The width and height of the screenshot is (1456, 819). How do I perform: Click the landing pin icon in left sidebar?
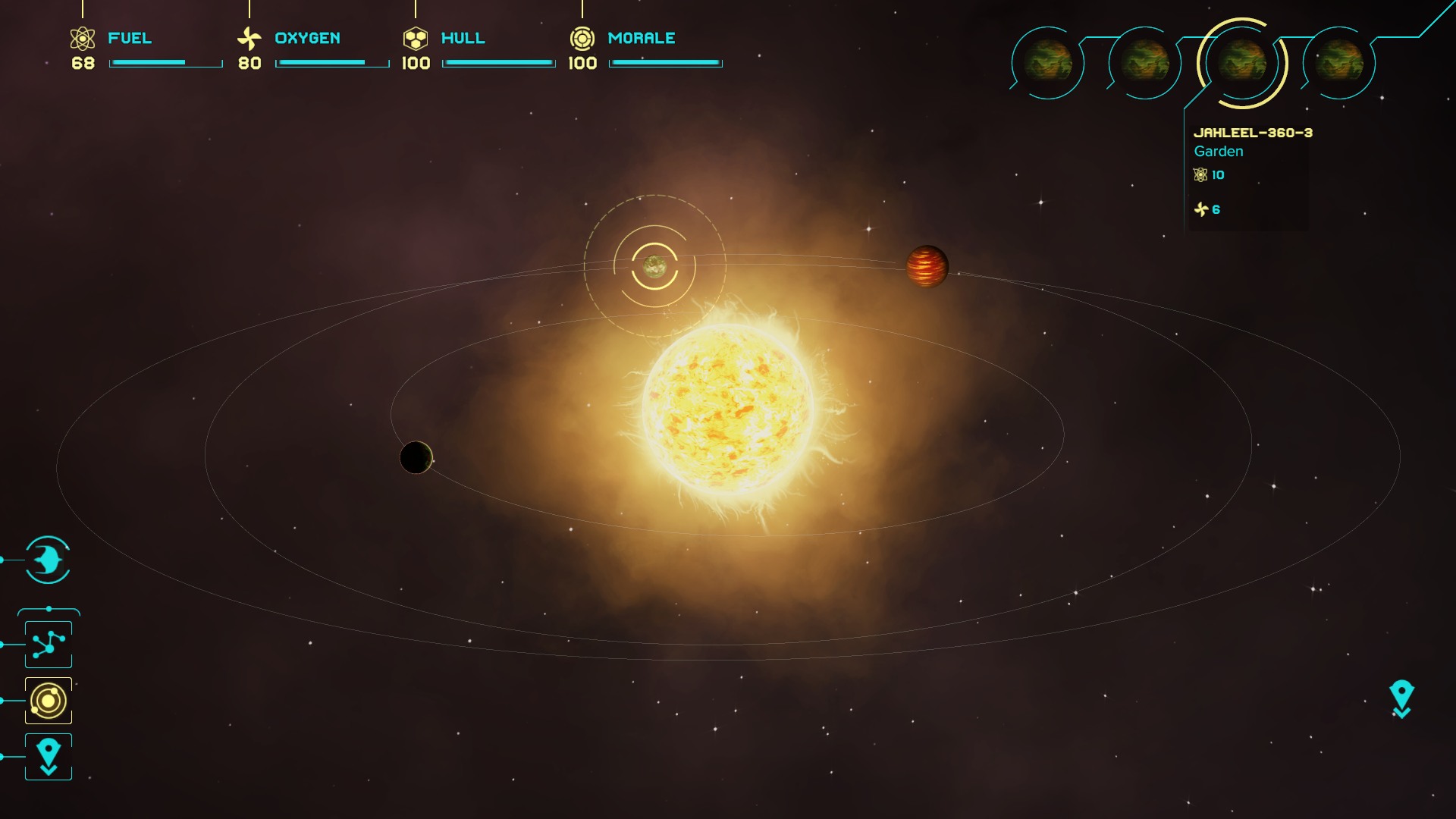[48, 755]
